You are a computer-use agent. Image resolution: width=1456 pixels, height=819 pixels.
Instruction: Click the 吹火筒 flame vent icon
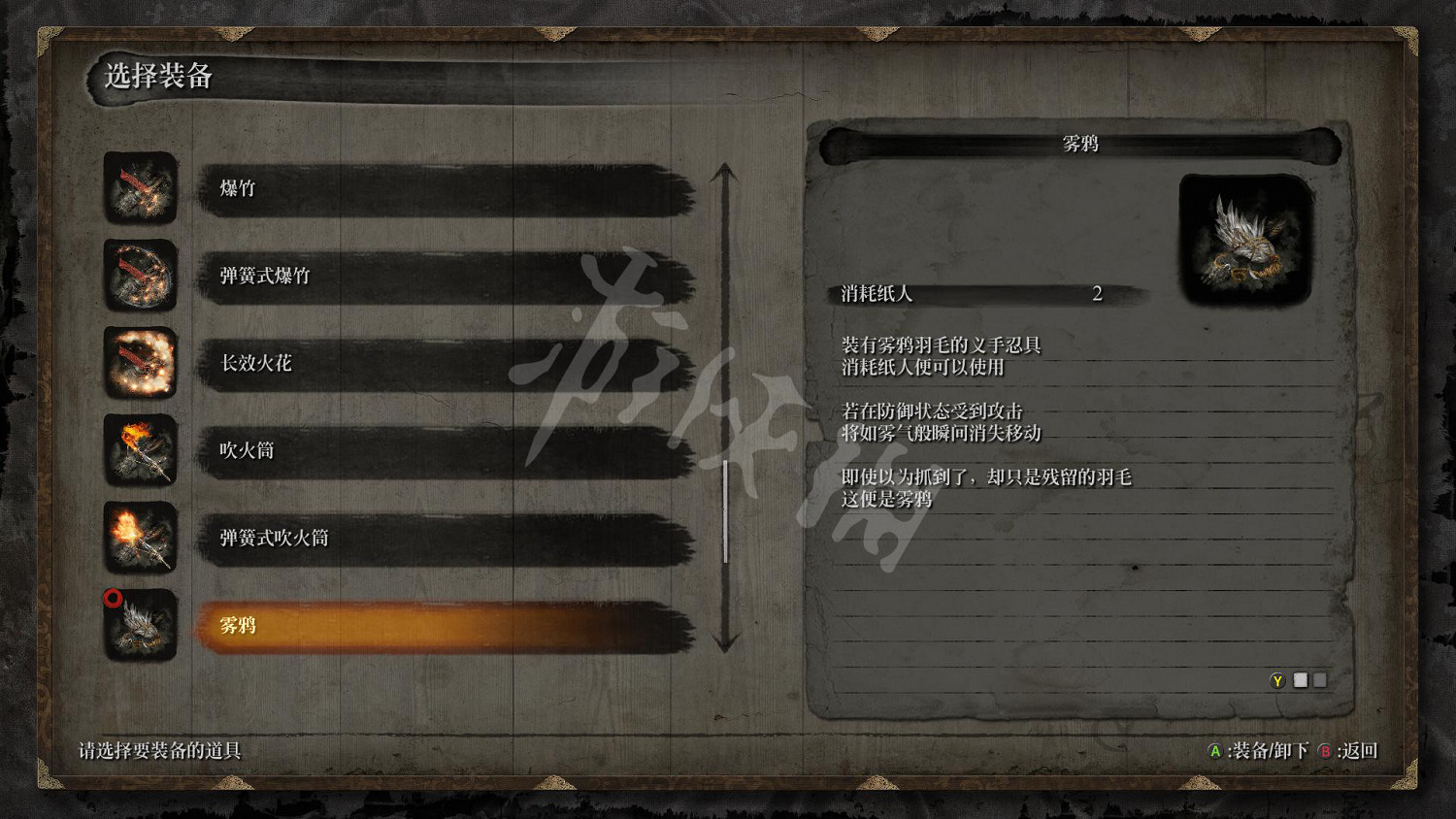[x=140, y=451]
